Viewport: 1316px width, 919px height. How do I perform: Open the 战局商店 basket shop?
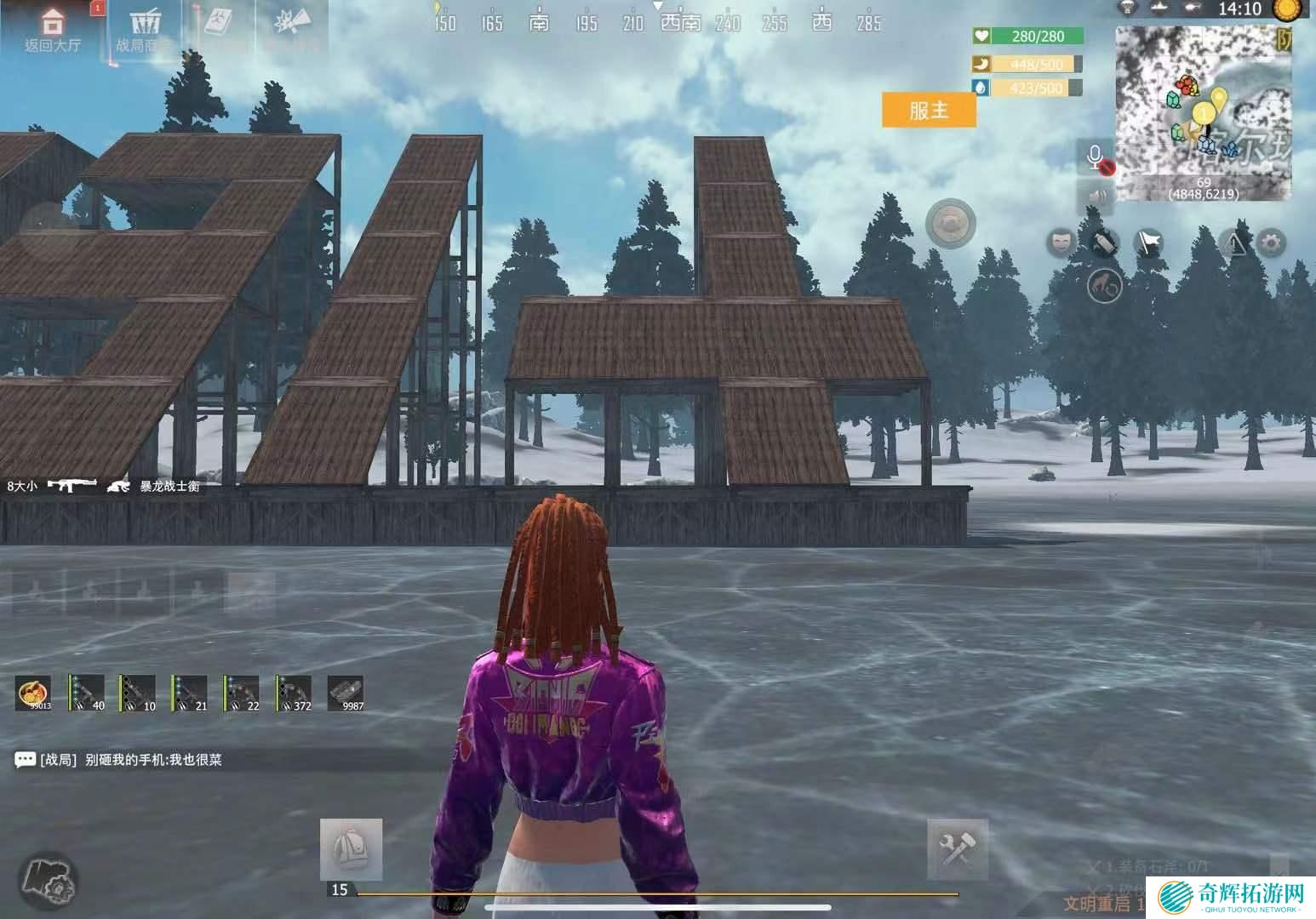(x=145, y=30)
